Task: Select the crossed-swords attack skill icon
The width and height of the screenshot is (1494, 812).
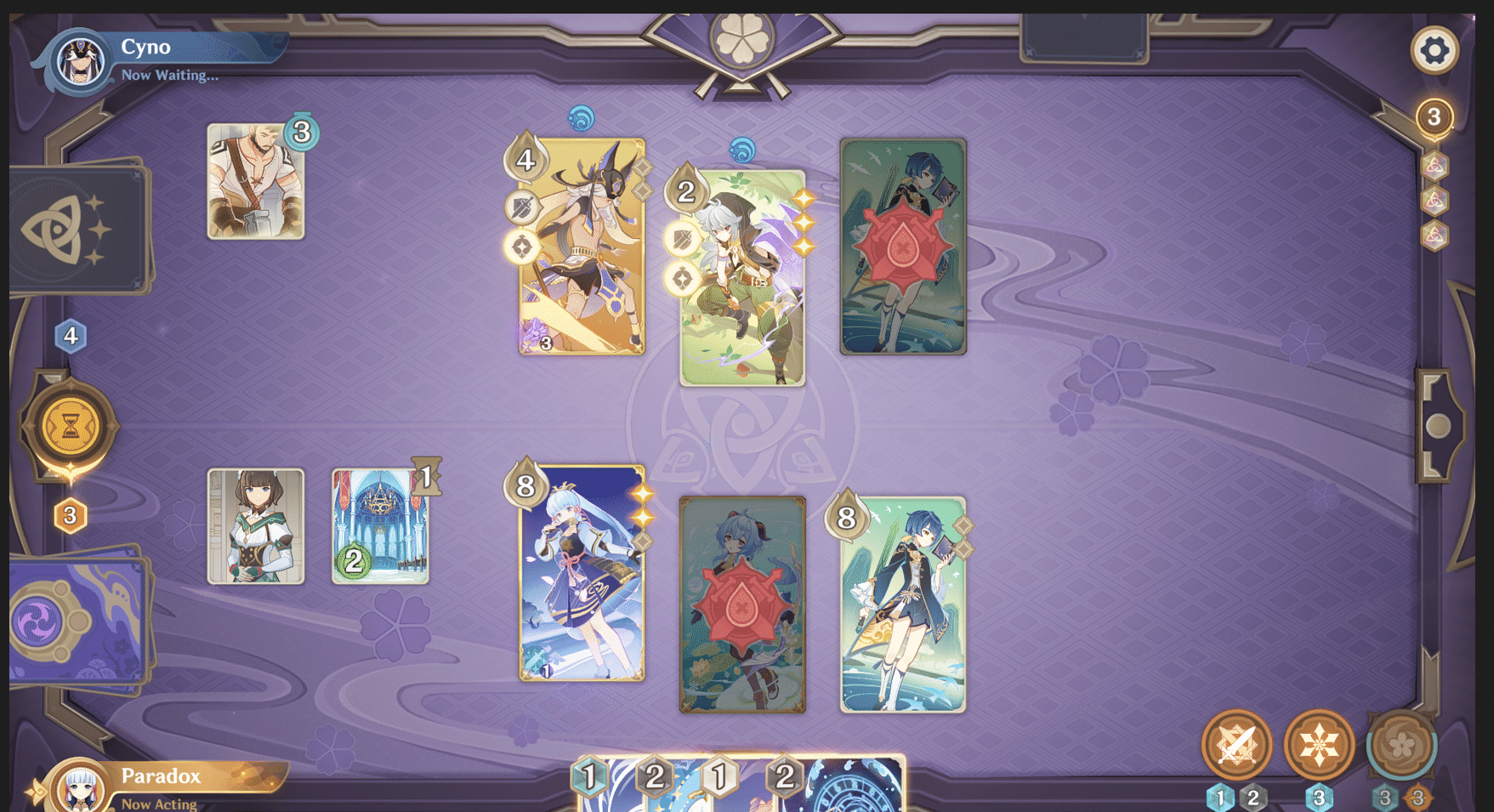Action: (1239, 744)
